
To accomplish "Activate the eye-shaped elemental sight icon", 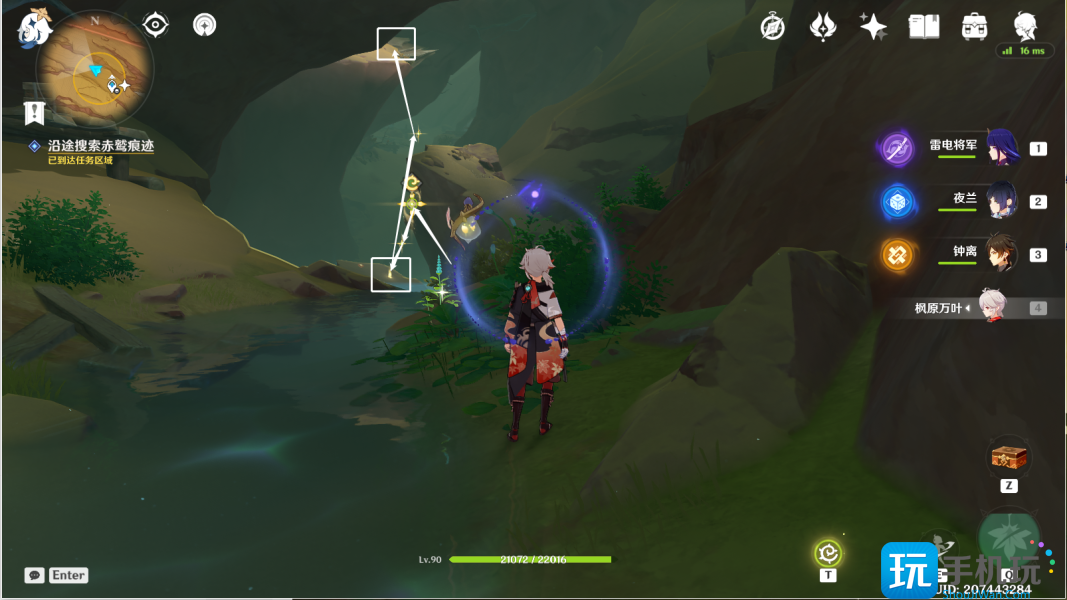I will (x=156, y=24).
